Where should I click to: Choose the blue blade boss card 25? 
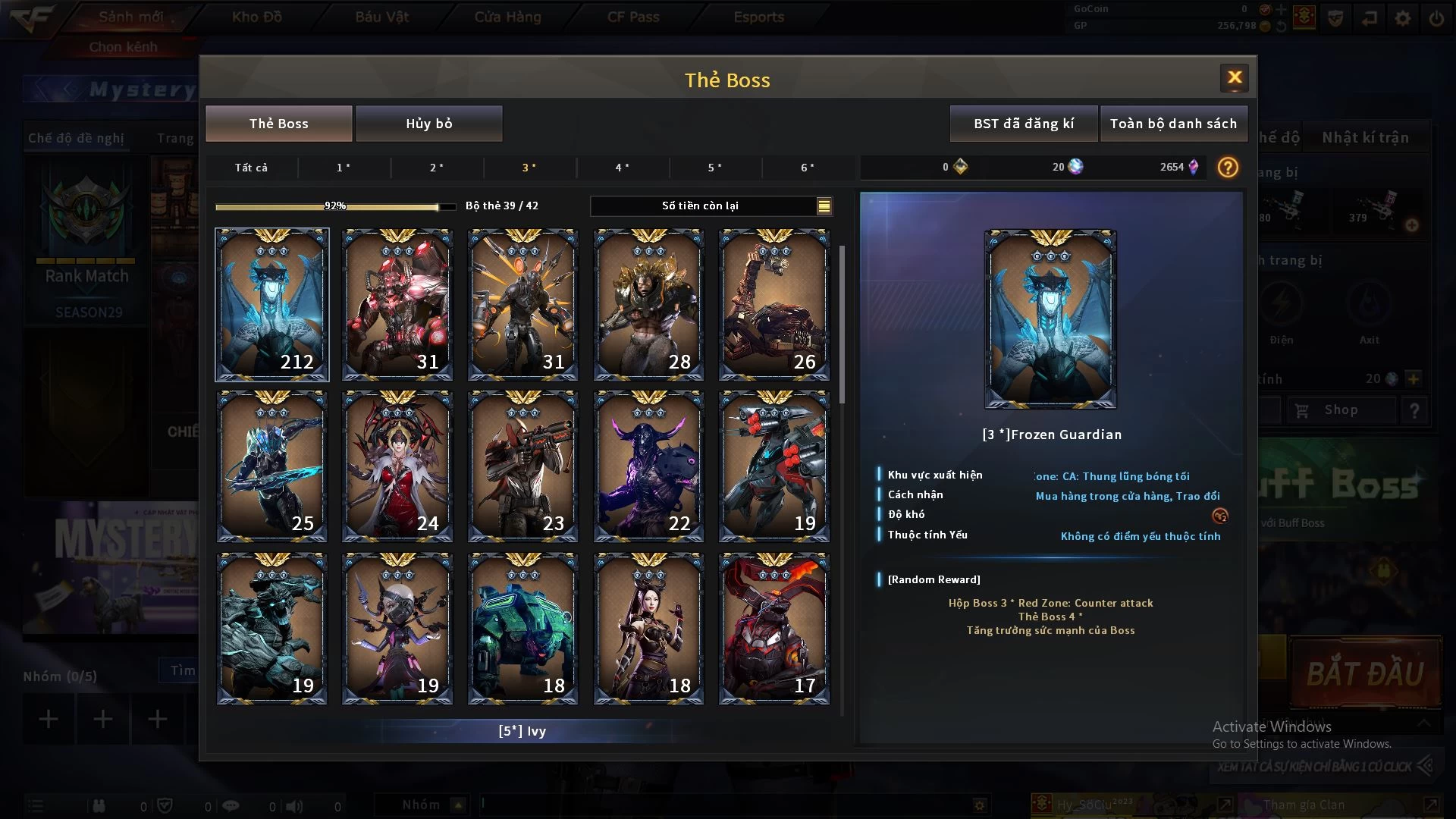point(272,466)
